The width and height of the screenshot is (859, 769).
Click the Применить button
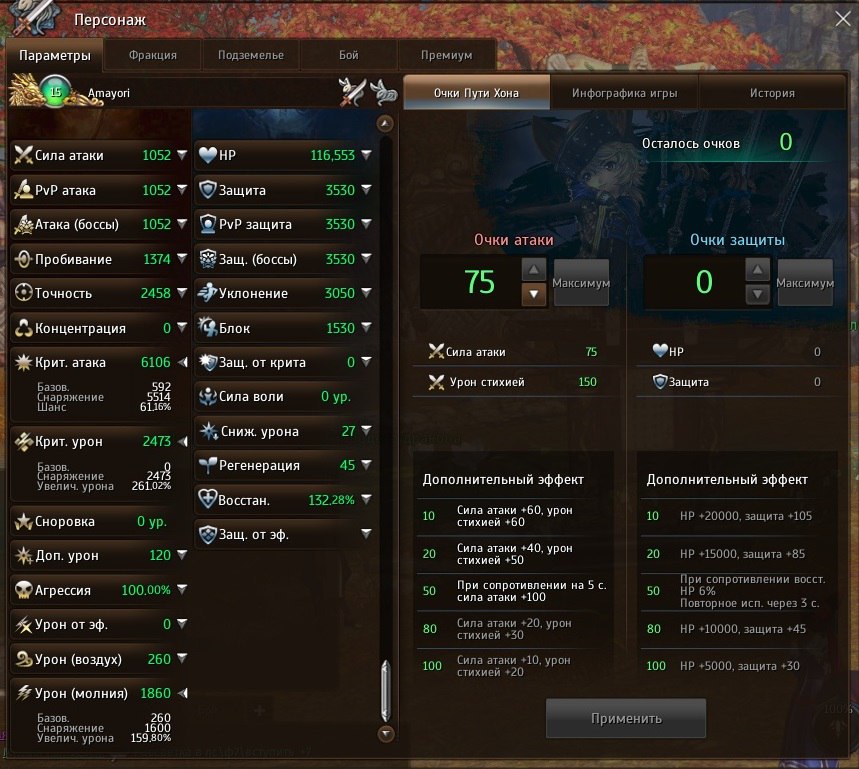[x=626, y=718]
